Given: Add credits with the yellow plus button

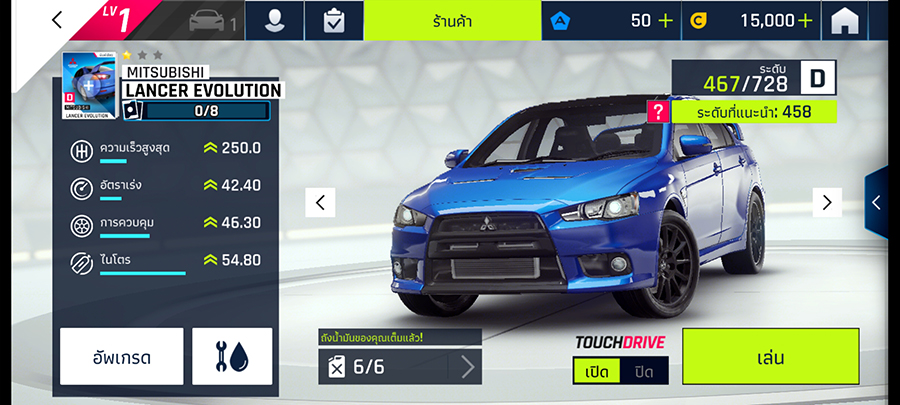Looking at the screenshot, I should (805, 20).
